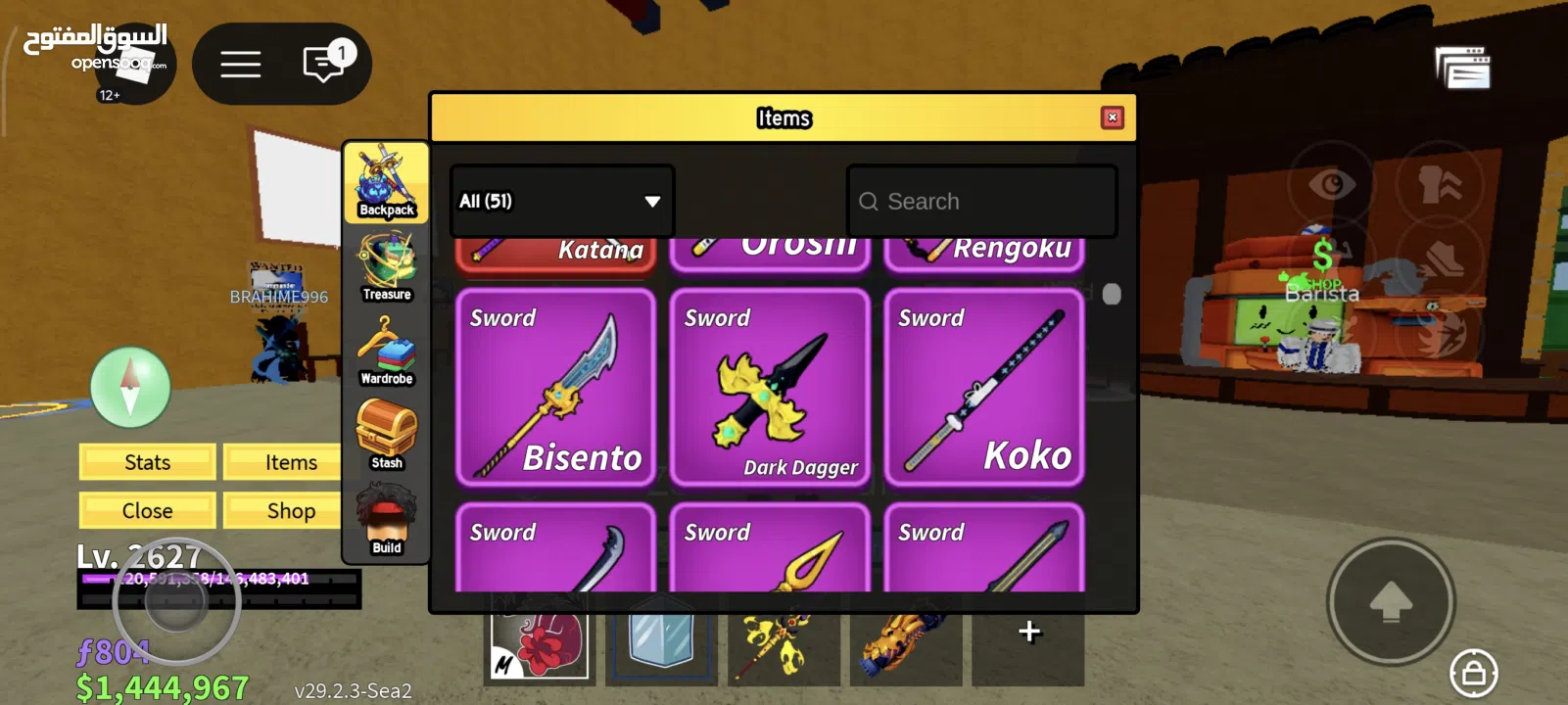Close the Items window
The width and height of the screenshot is (1568, 705).
click(1112, 117)
